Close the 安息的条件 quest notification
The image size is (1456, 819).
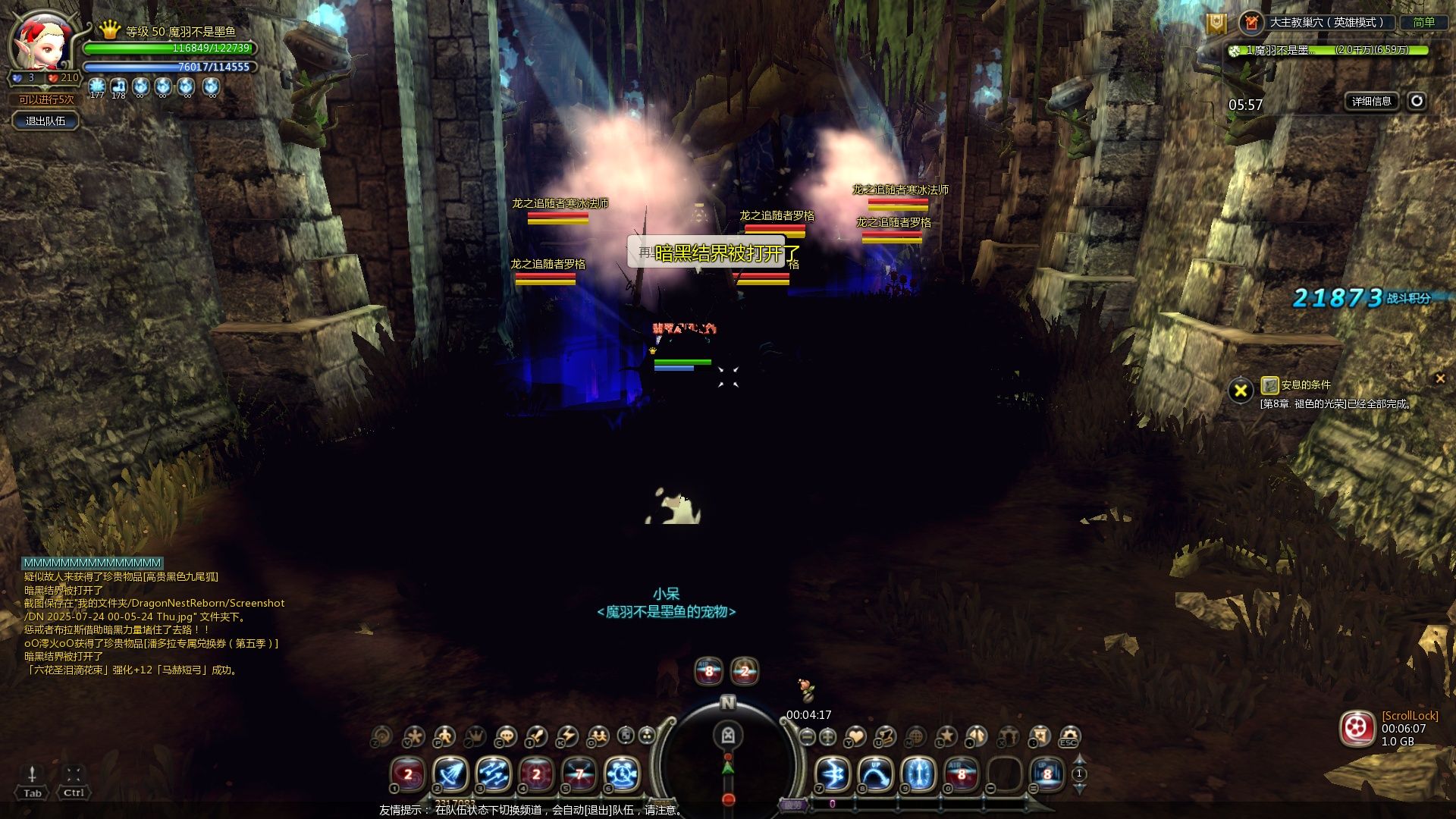[1440, 378]
